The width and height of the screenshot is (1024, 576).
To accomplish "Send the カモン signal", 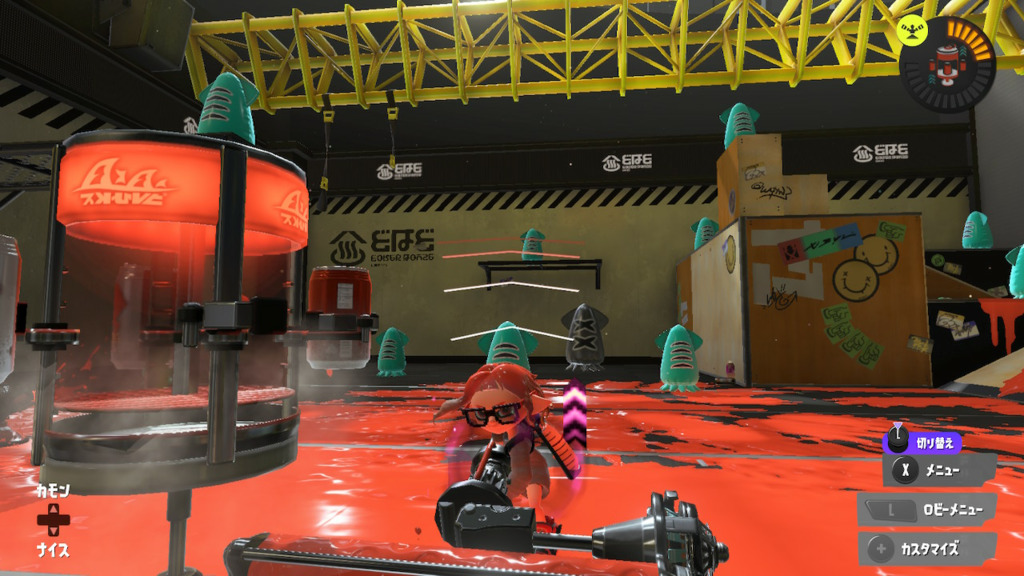I will point(52,492).
